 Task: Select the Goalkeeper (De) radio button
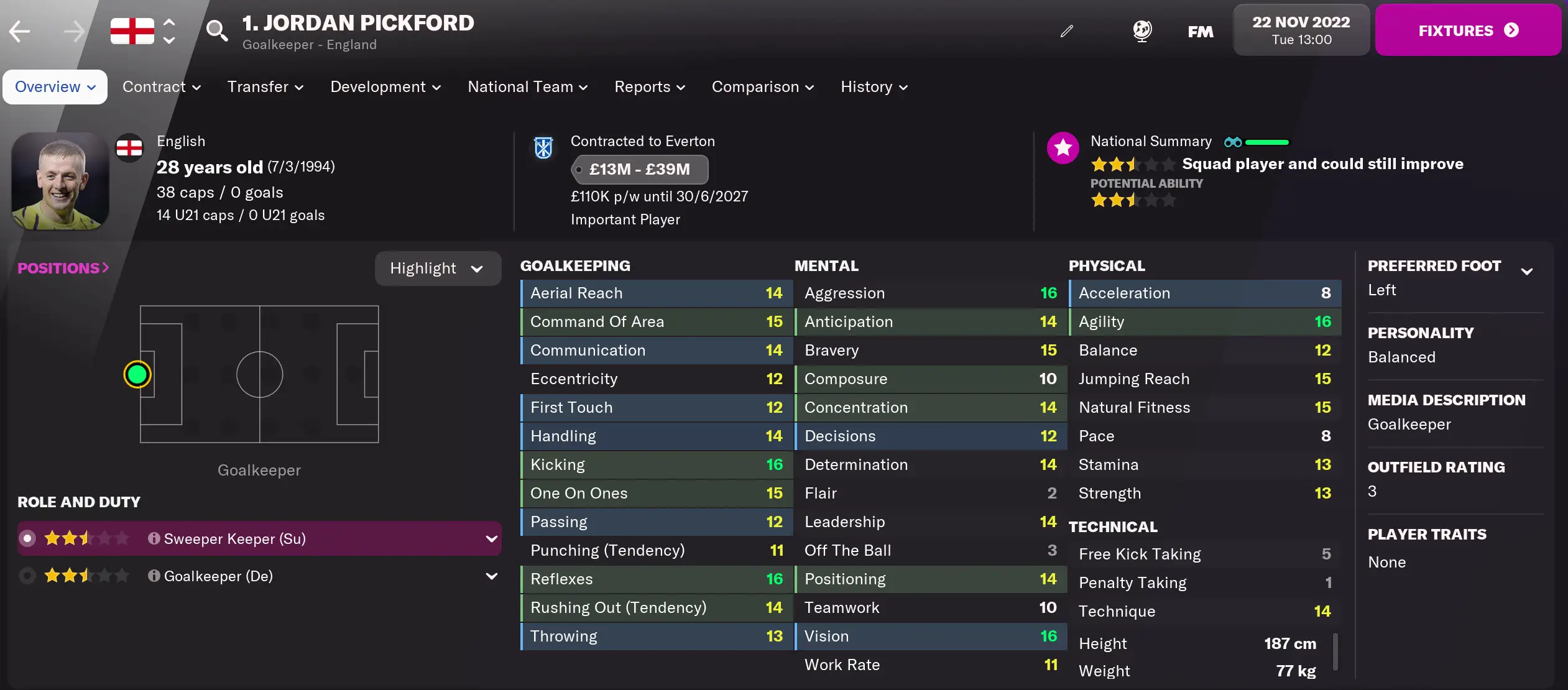[27, 576]
